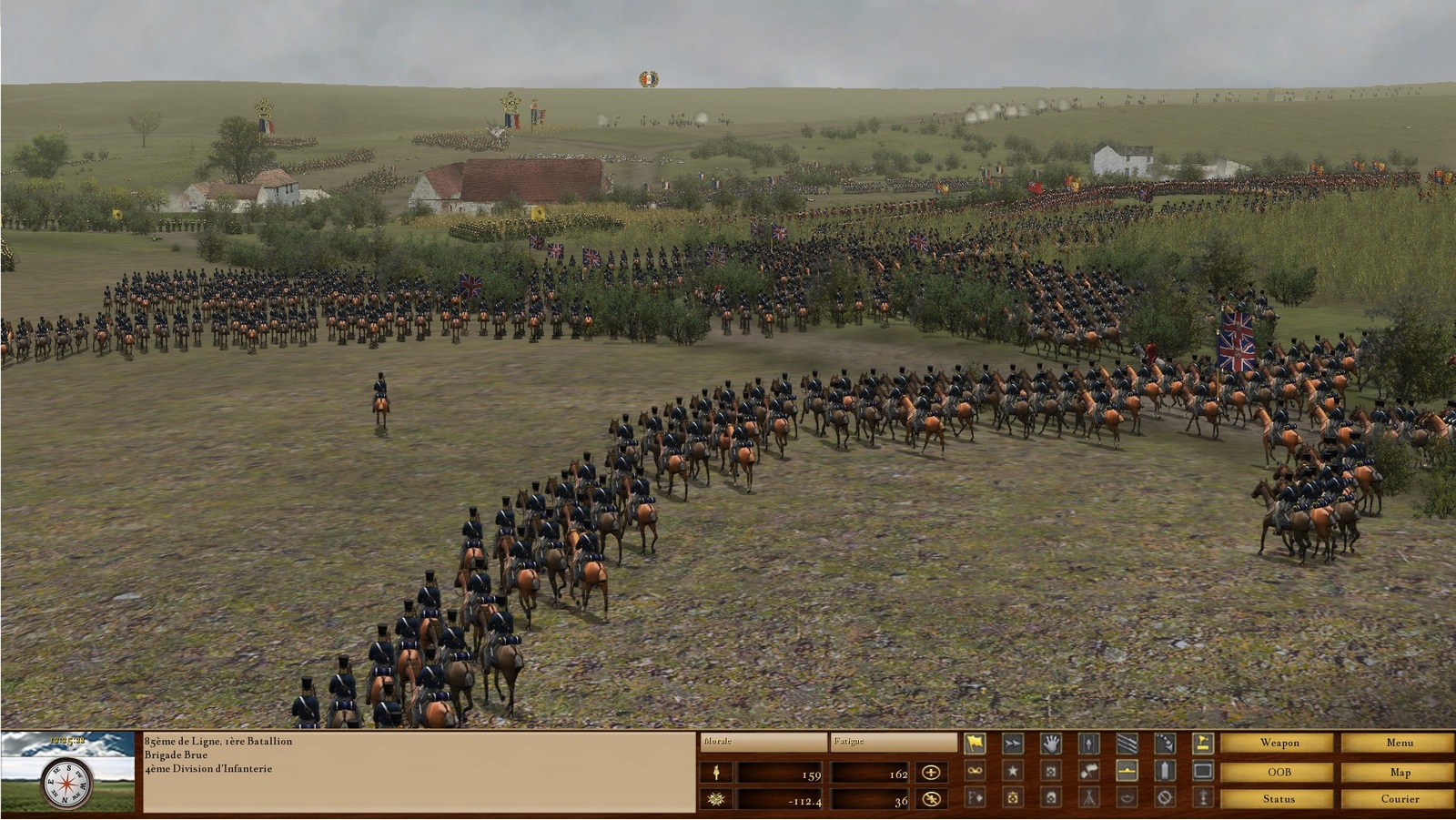Screen dimensions: 1456x820
Task: Show the OOB order of battle
Action: tap(1279, 772)
